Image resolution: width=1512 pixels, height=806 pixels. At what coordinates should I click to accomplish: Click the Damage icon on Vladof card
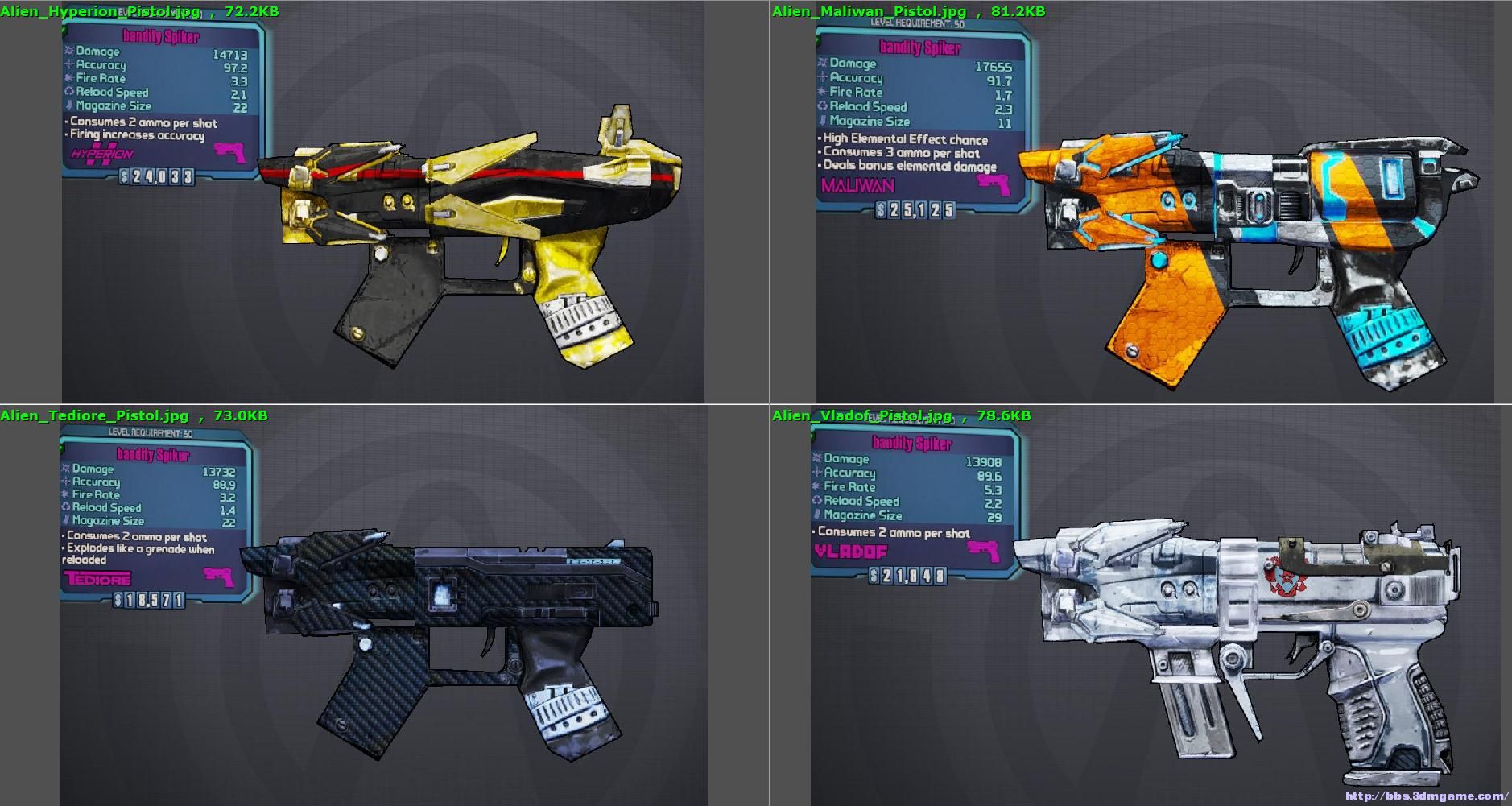[816, 458]
